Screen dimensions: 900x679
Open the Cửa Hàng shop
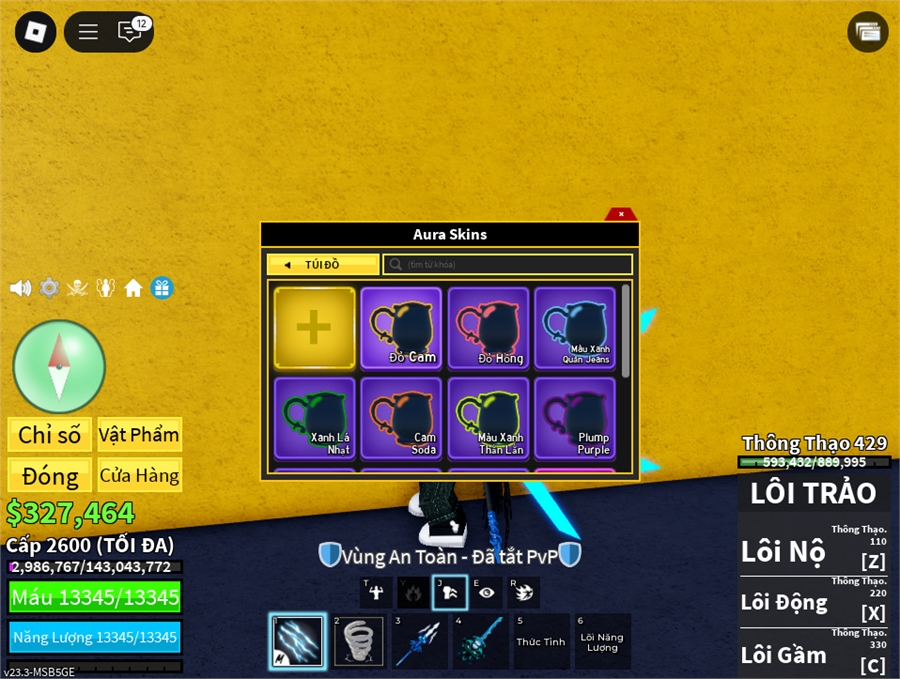click(139, 475)
